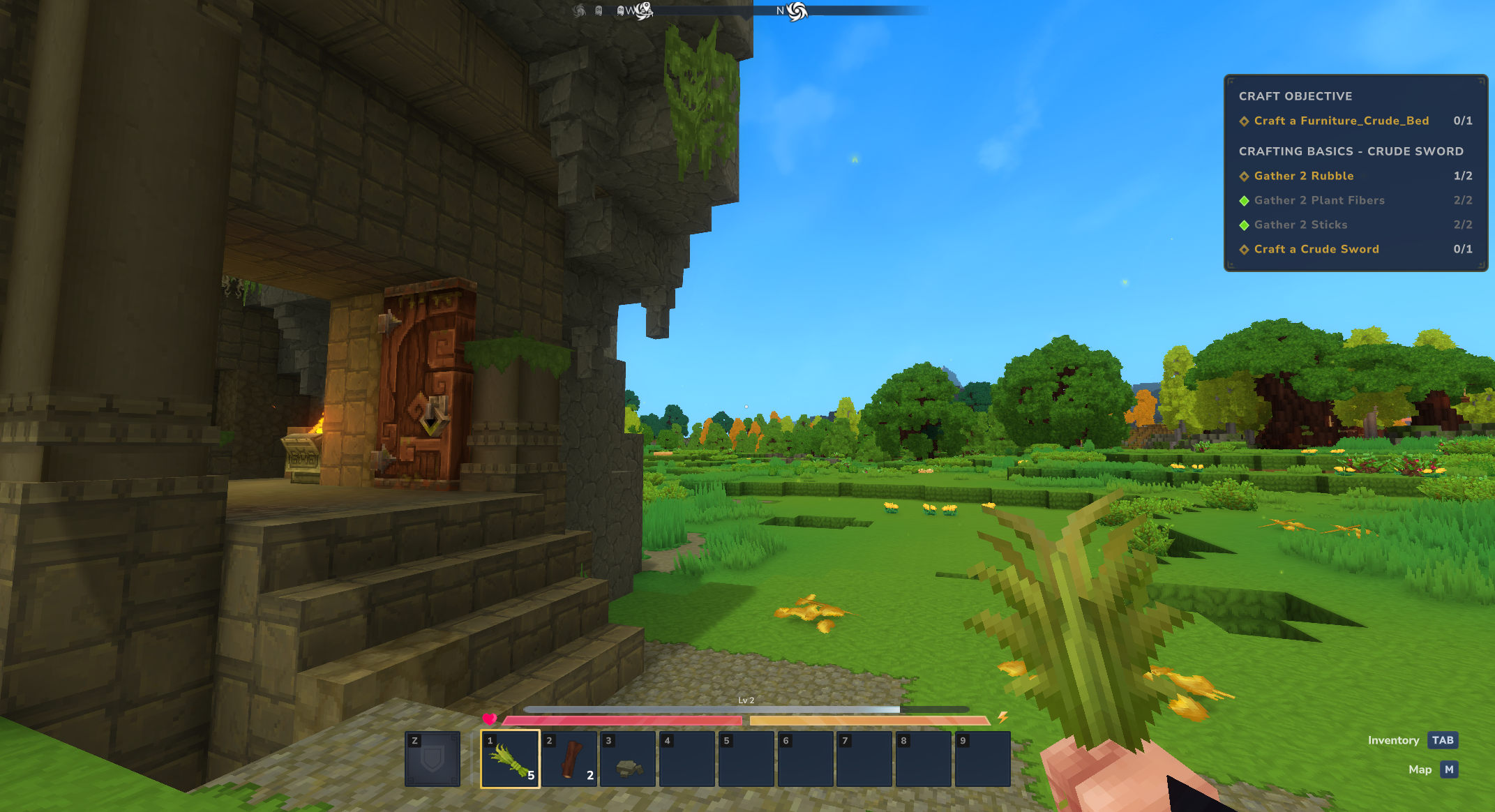Select the stick item in hotbar slot 2
Viewport: 1495px width, 812px height.
click(x=569, y=758)
